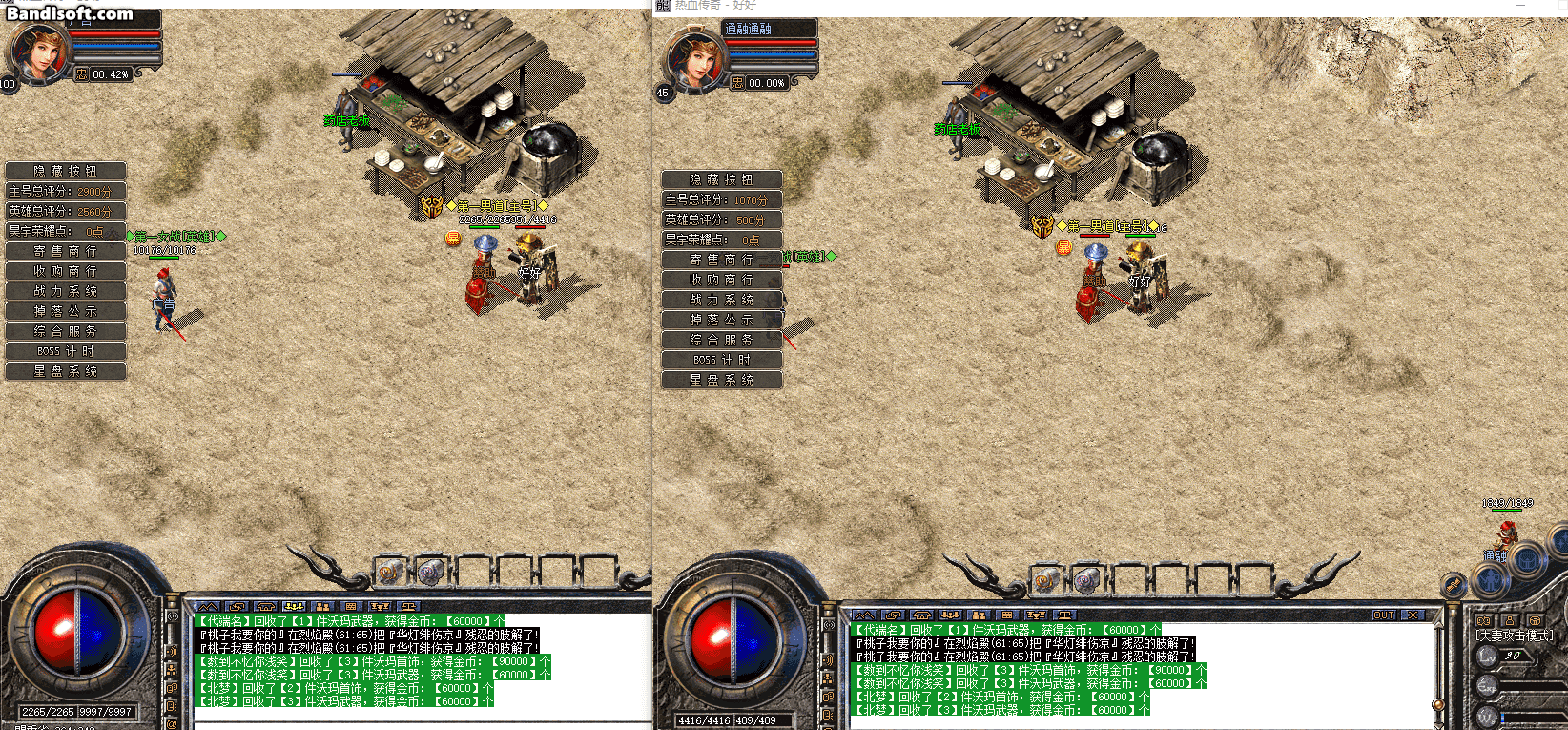1568x730 pixels.
Task: Open the bag round button with the chest icon
Action: [x=1528, y=561]
